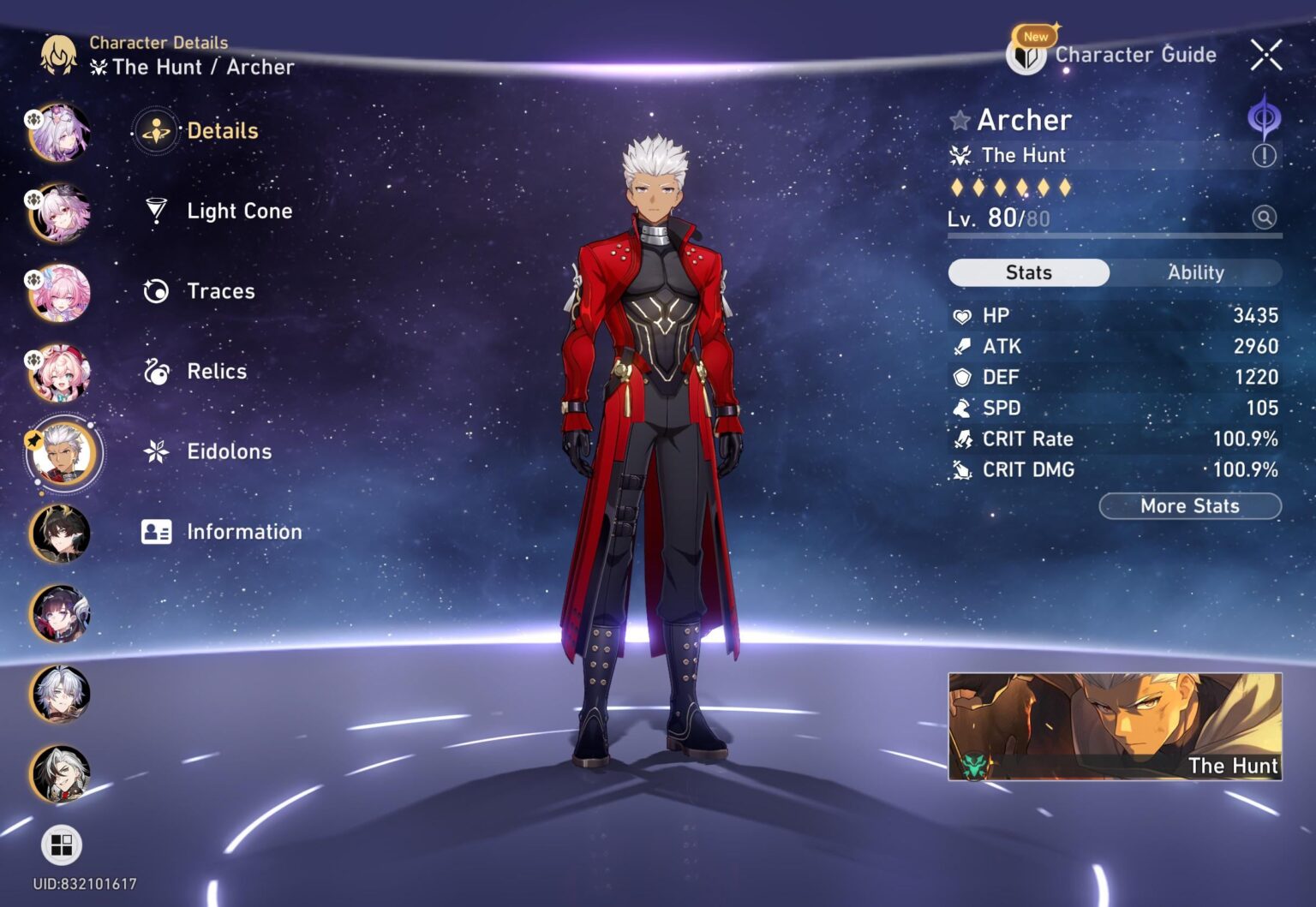Choose the selected Archer portrait in the list
The width and height of the screenshot is (1316, 907).
pyautogui.click(x=62, y=452)
